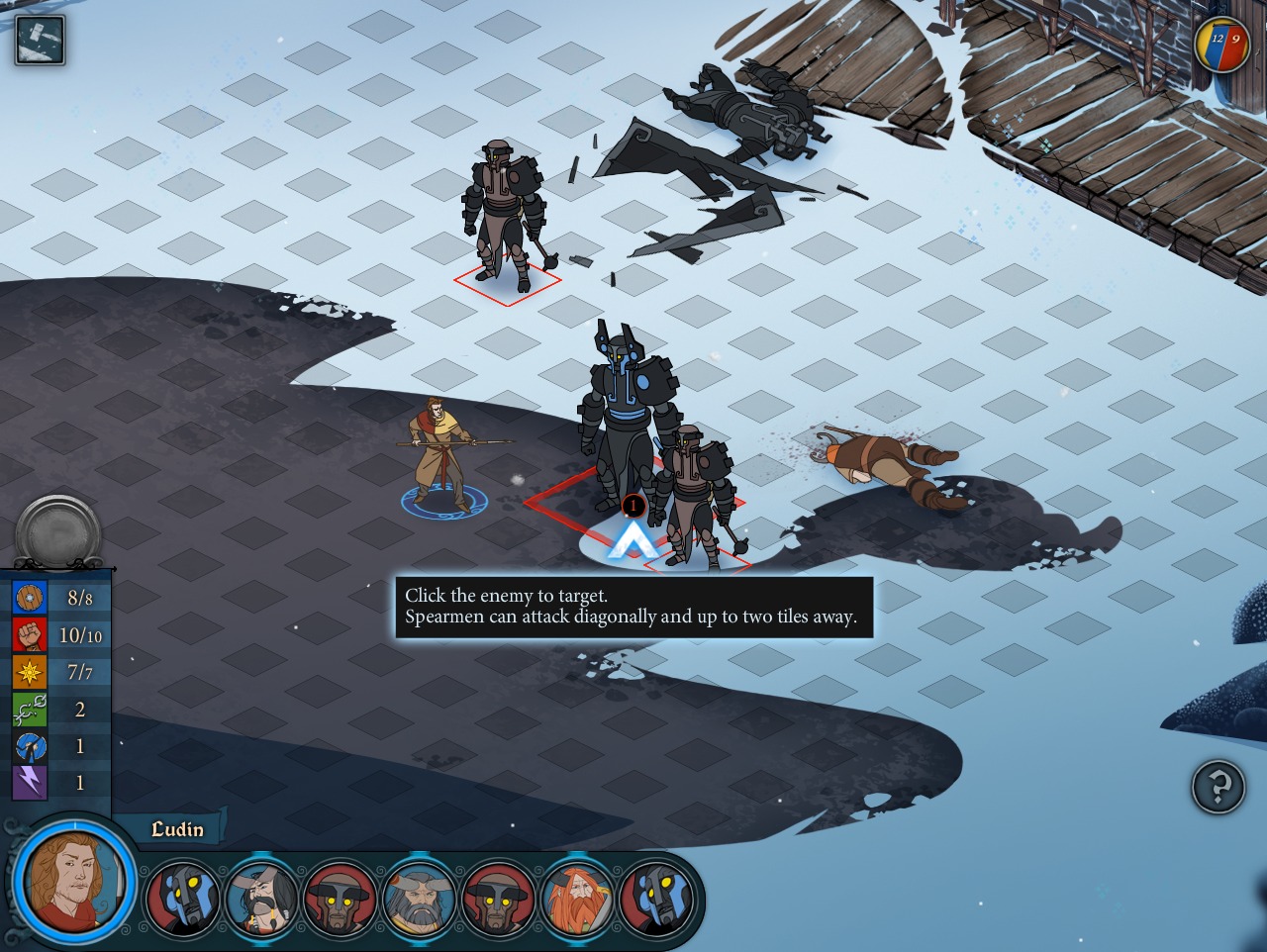Click the top-left hammer menu icon
1267x952 pixels.
[x=40, y=41]
